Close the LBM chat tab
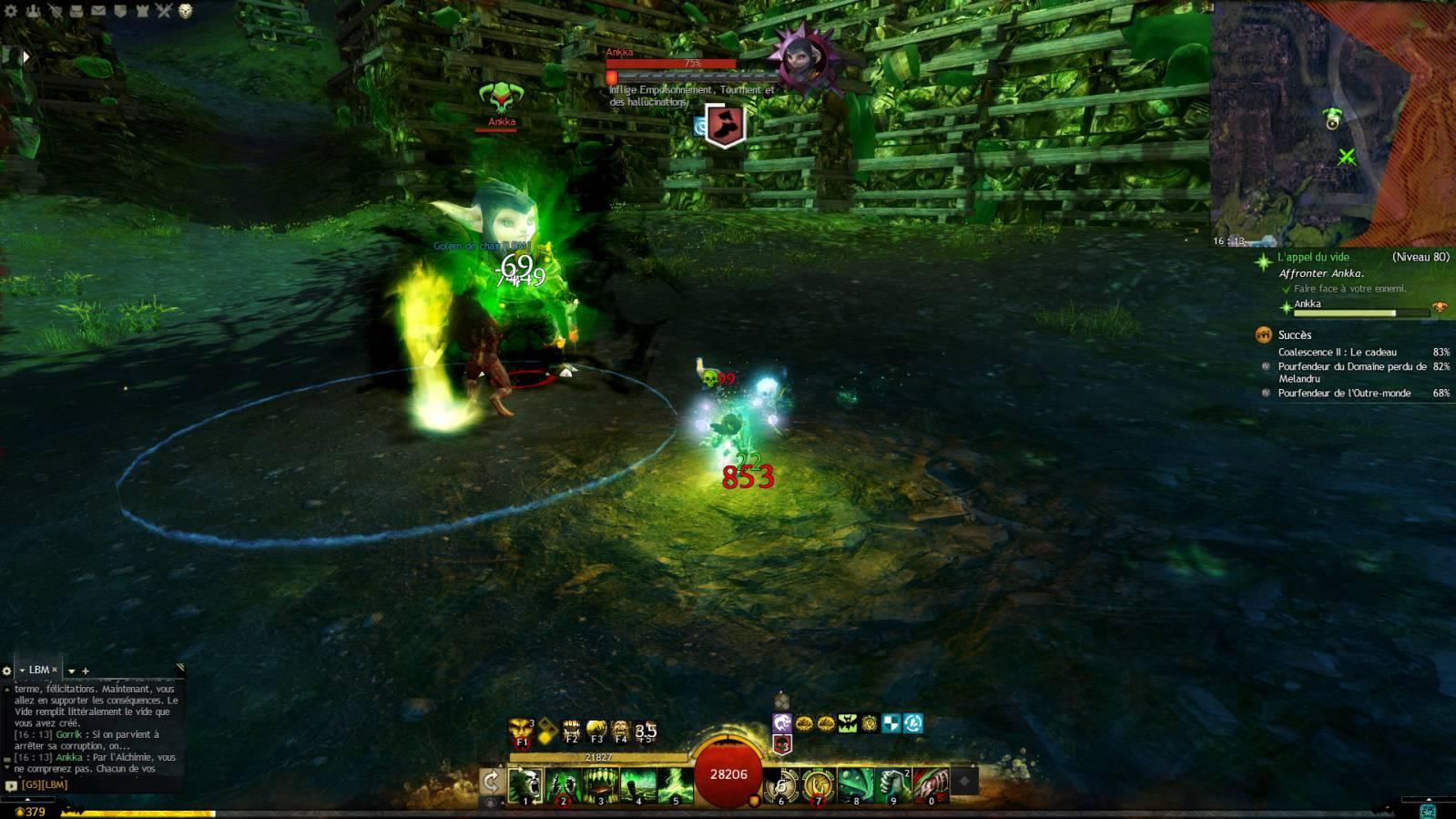Image resolution: width=1456 pixels, height=819 pixels. [x=55, y=670]
